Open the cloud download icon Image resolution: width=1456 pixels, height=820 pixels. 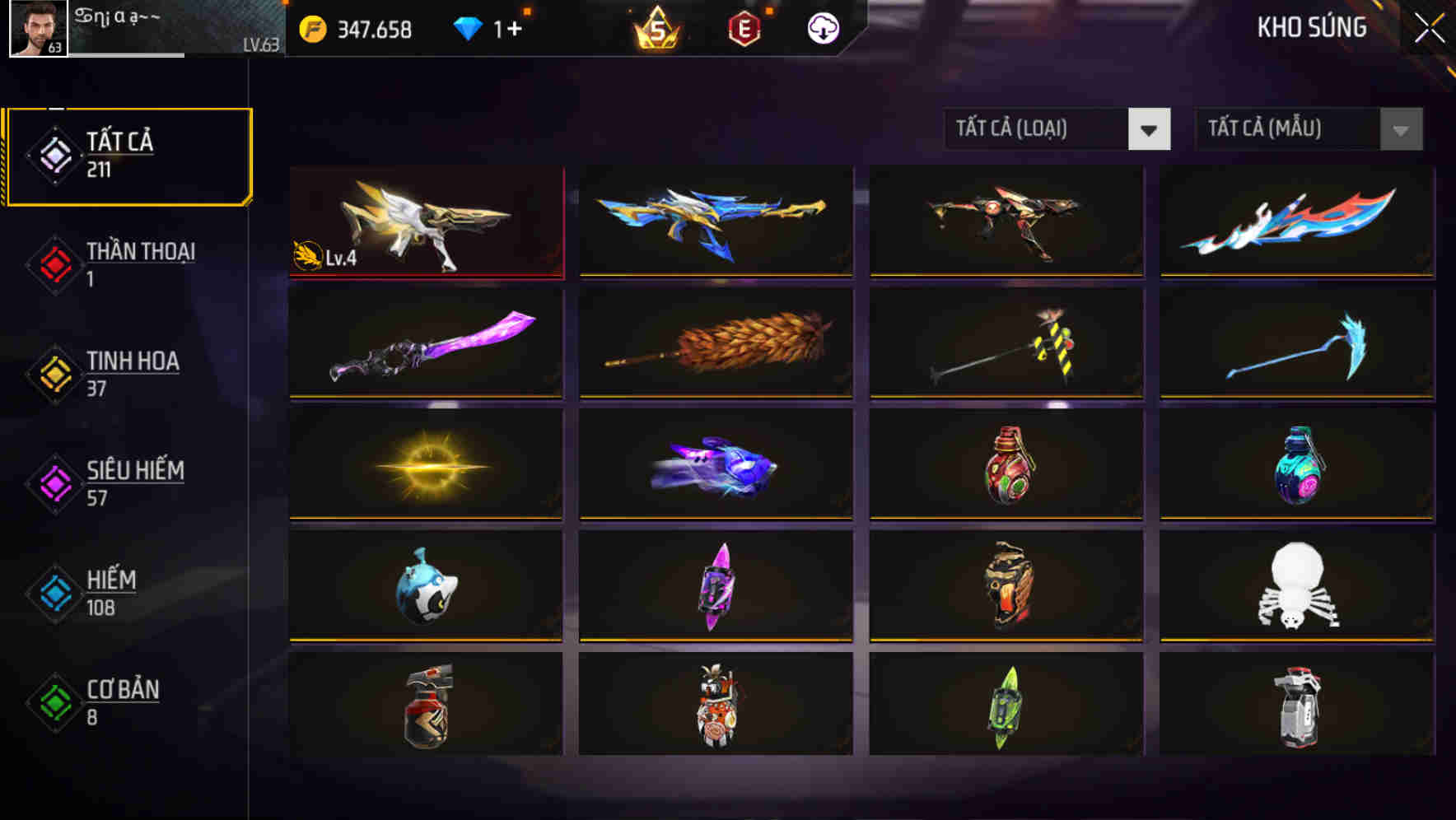[823, 27]
